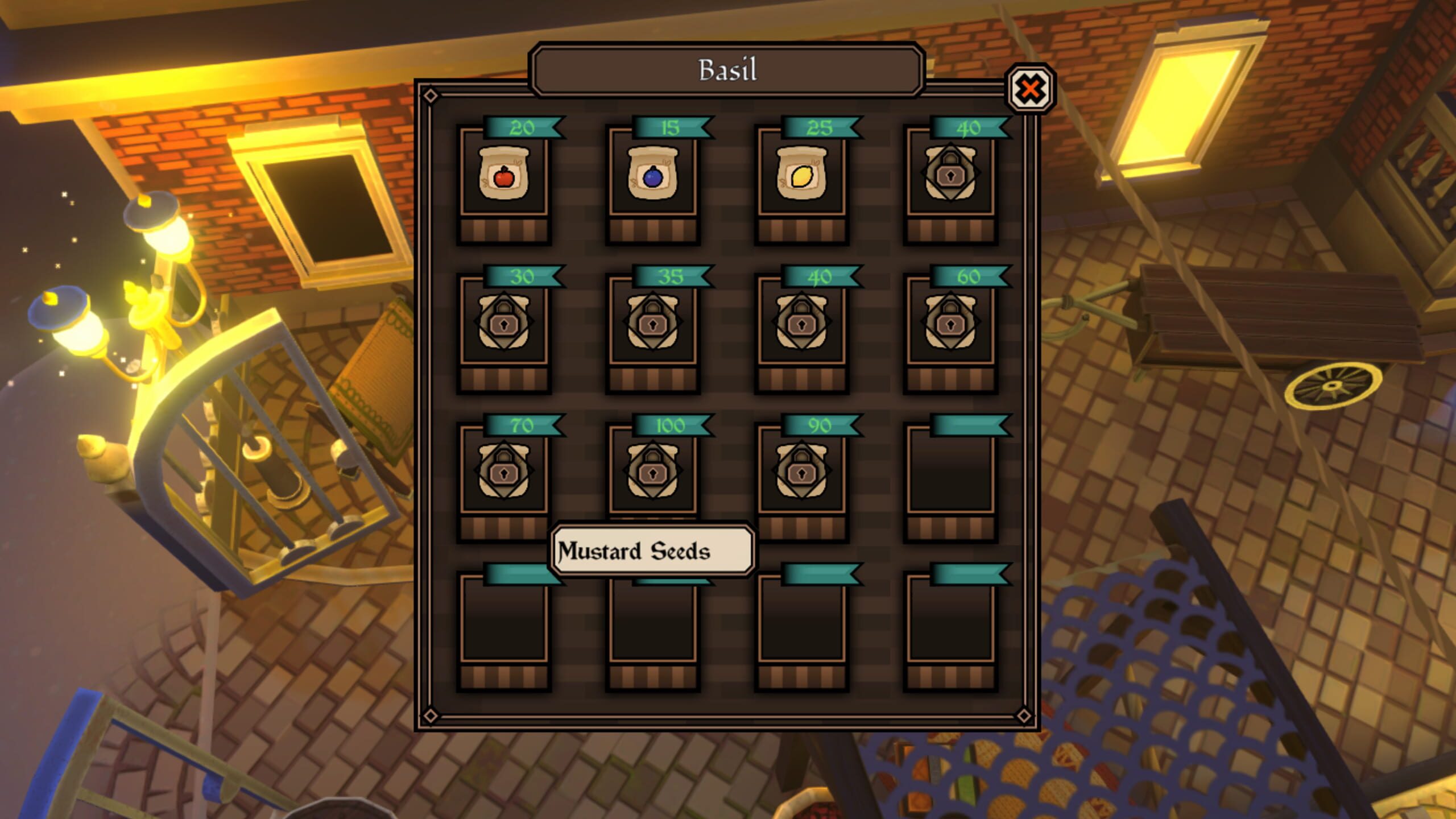The image size is (1456, 819).
Task: Select the locked seed slot priced 30
Action: click(503, 323)
